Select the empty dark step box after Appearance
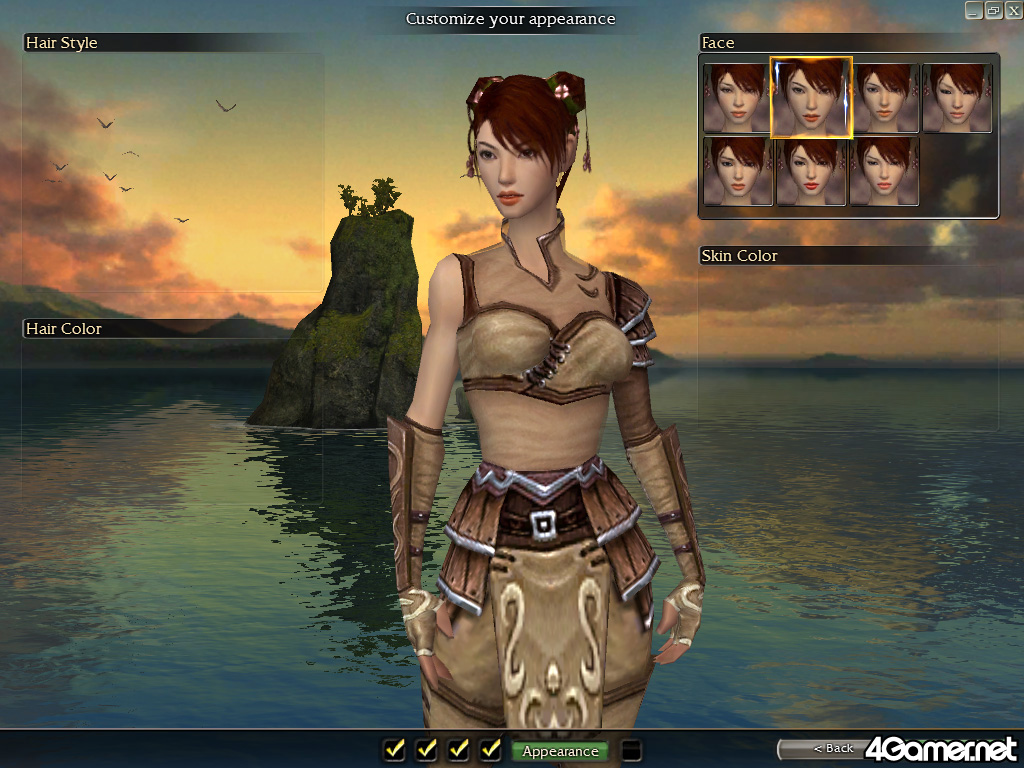This screenshot has height=768, width=1024. (x=631, y=750)
